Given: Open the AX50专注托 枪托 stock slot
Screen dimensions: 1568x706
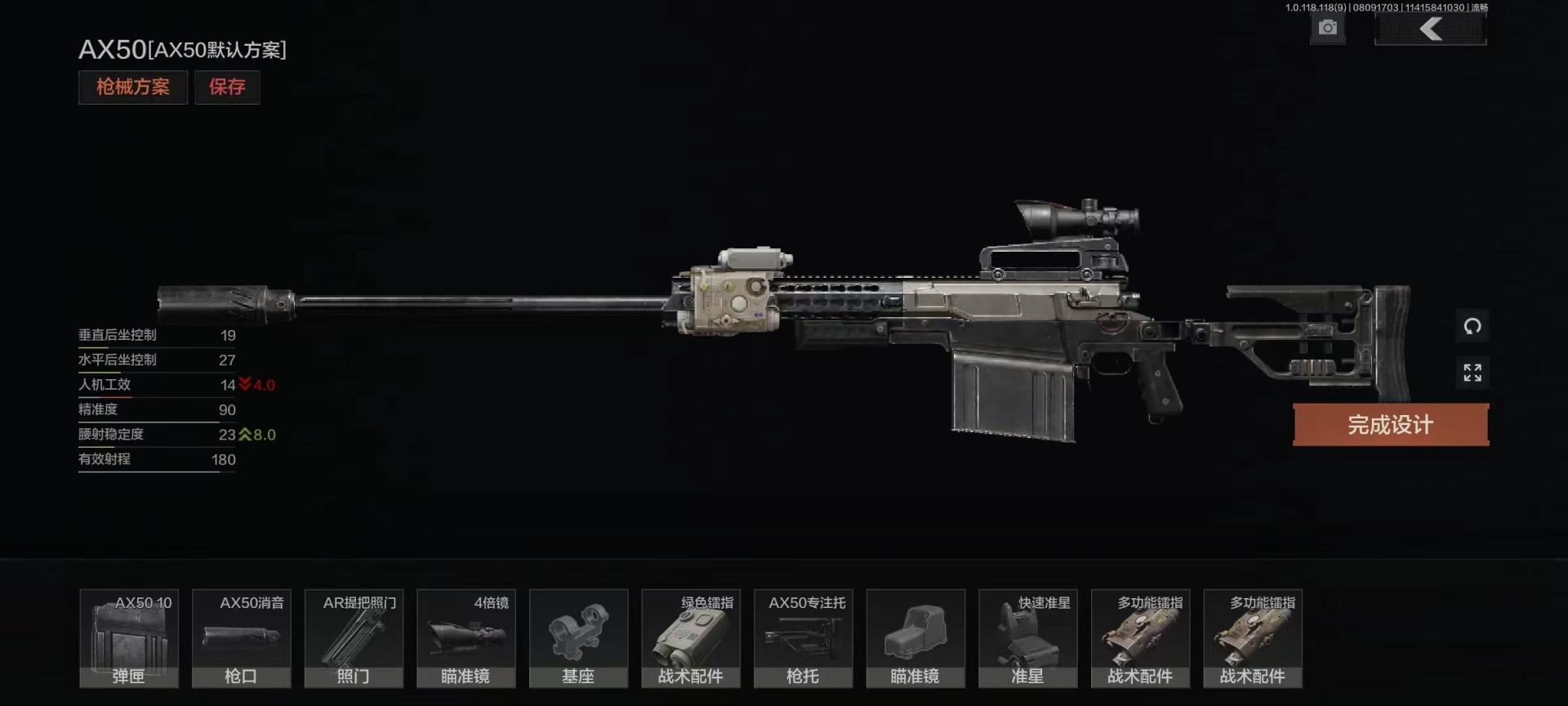Looking at the screenshot, I should click(804, 639).
